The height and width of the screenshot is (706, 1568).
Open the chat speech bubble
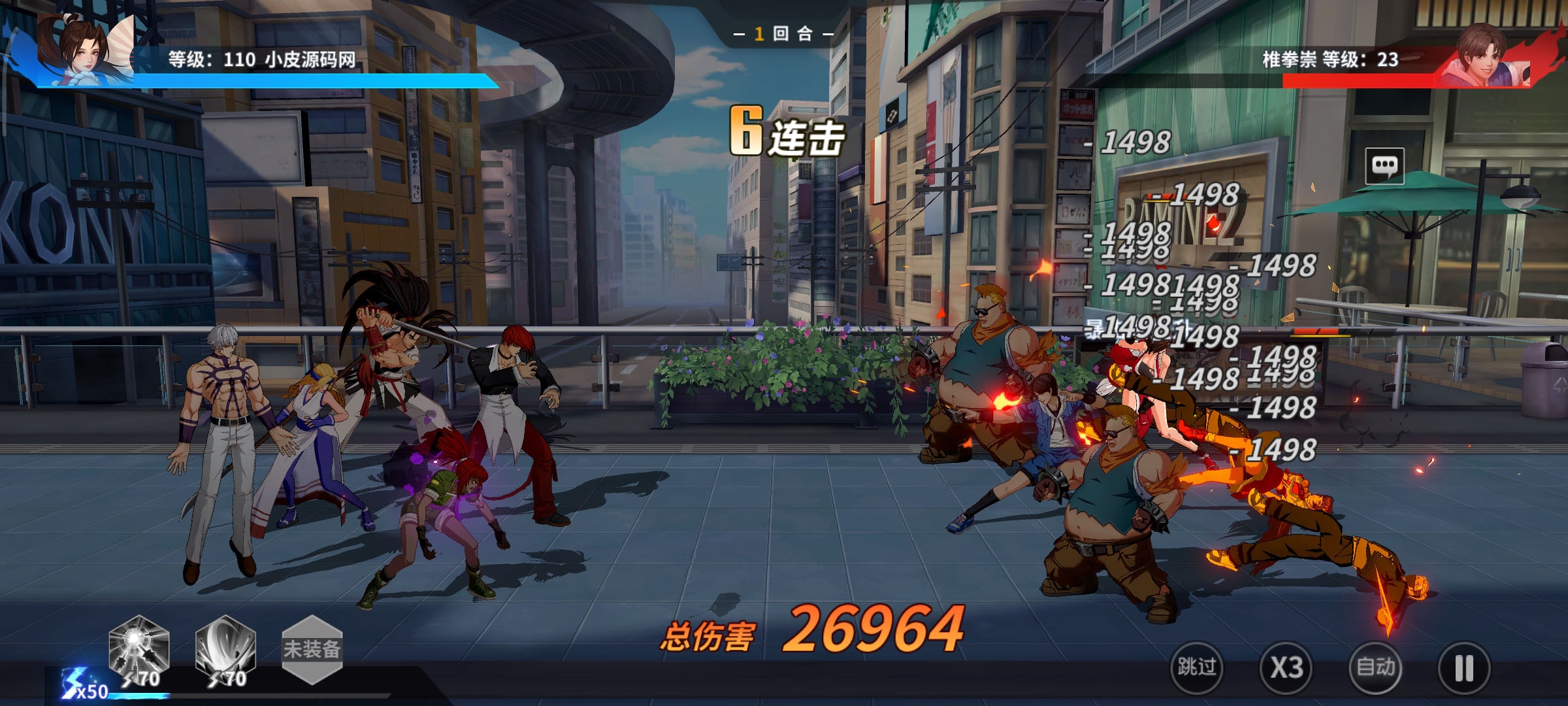tap(1384, 165)
